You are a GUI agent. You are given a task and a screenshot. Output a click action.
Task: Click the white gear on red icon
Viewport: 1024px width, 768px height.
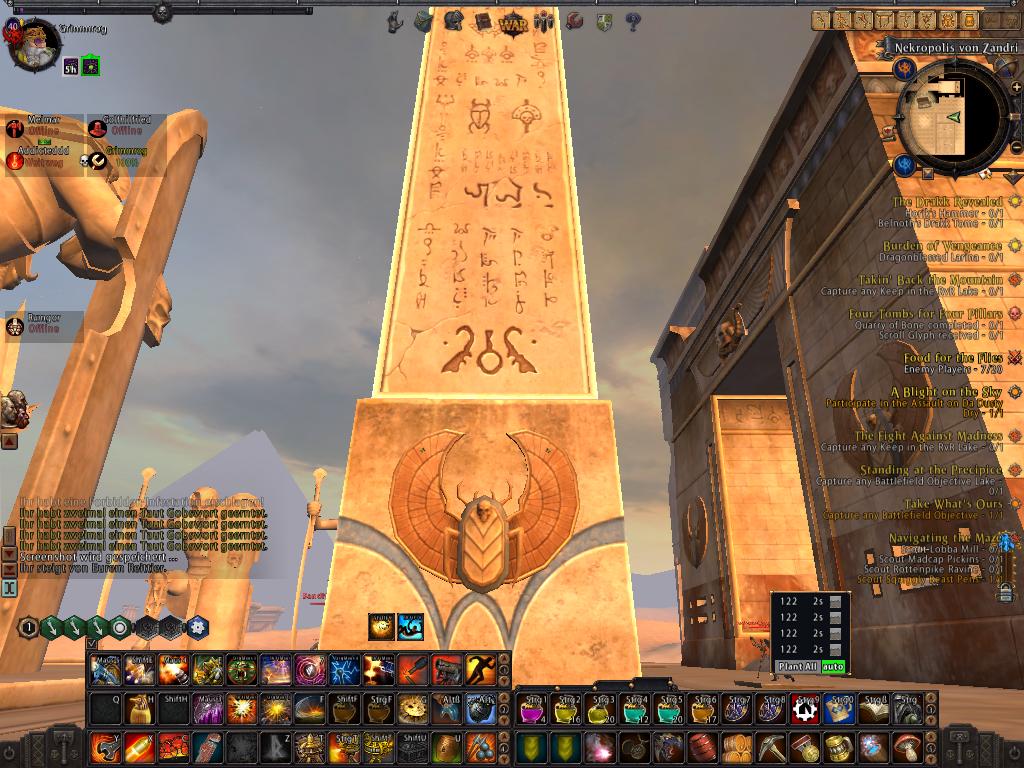click(805, 709)
